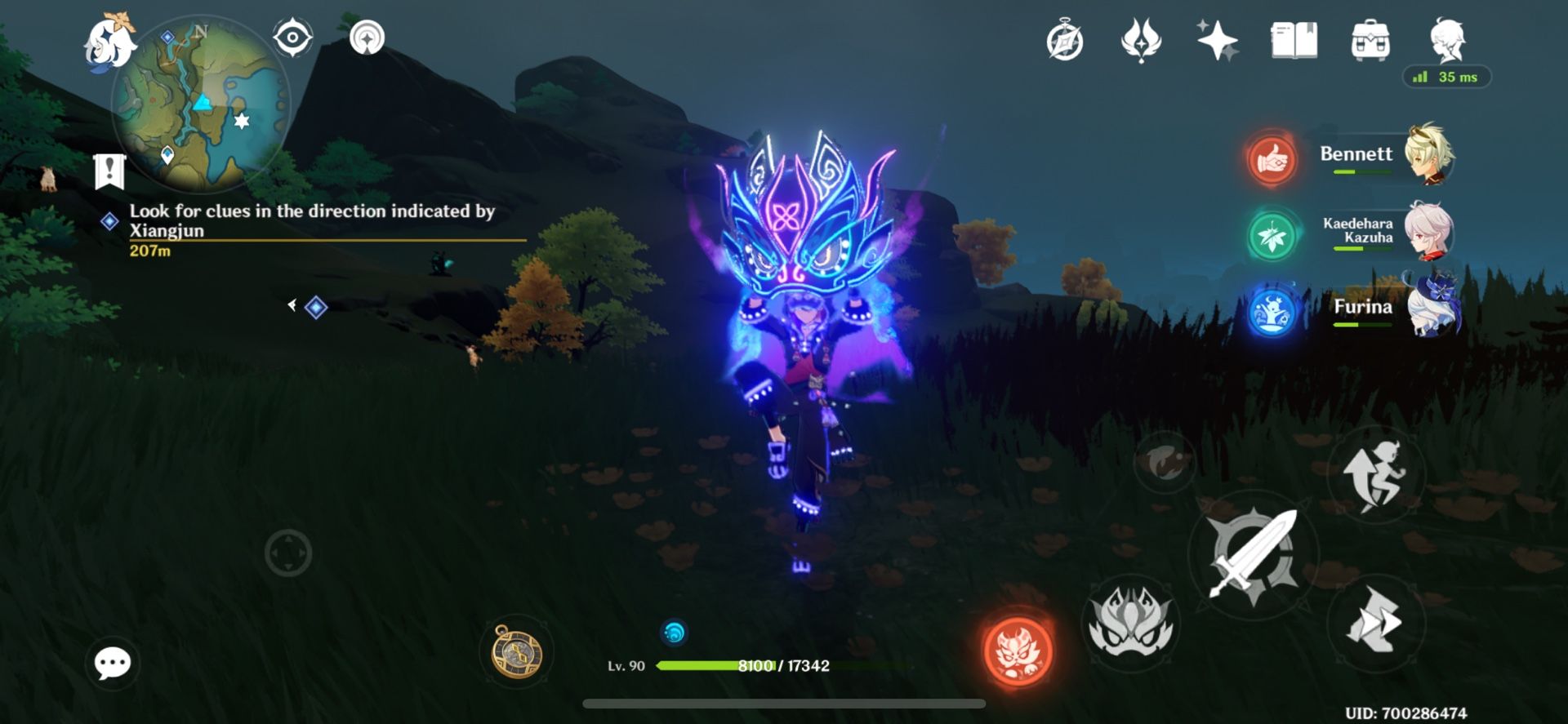Switch to Kaedehara Kazuha
This screenshot has height=724, width=1568.
(1272, 237)
